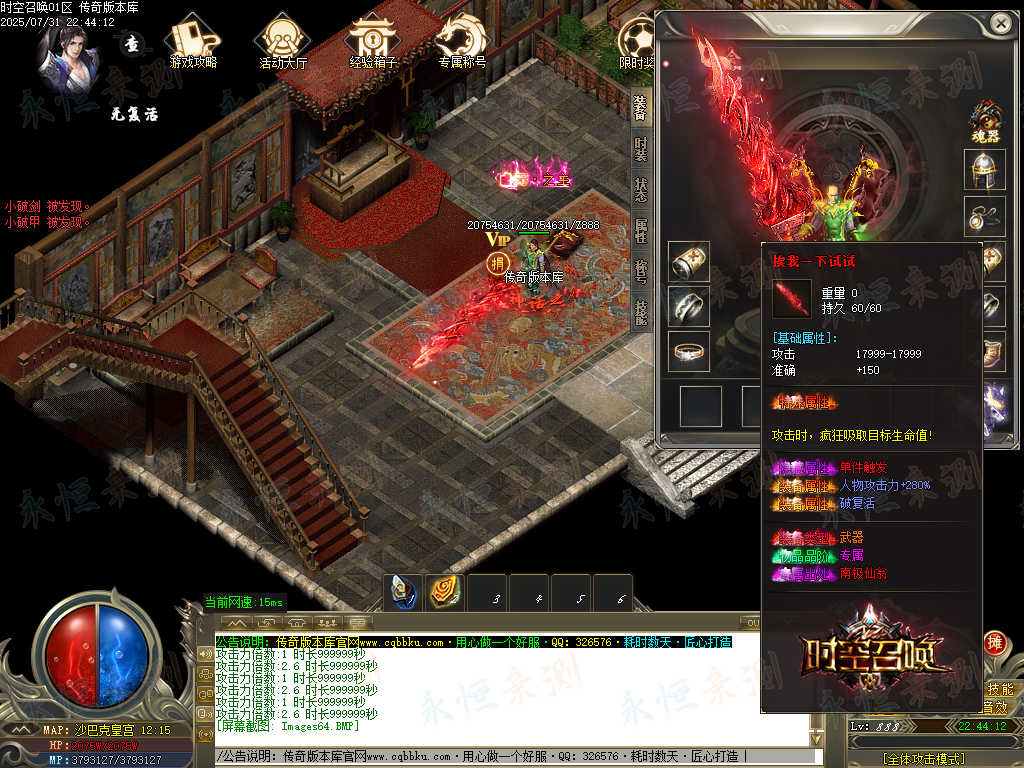Switch to the 时装 fashion tab
The height and width of the screenshot is (768, 1024).
coord(640,148)
